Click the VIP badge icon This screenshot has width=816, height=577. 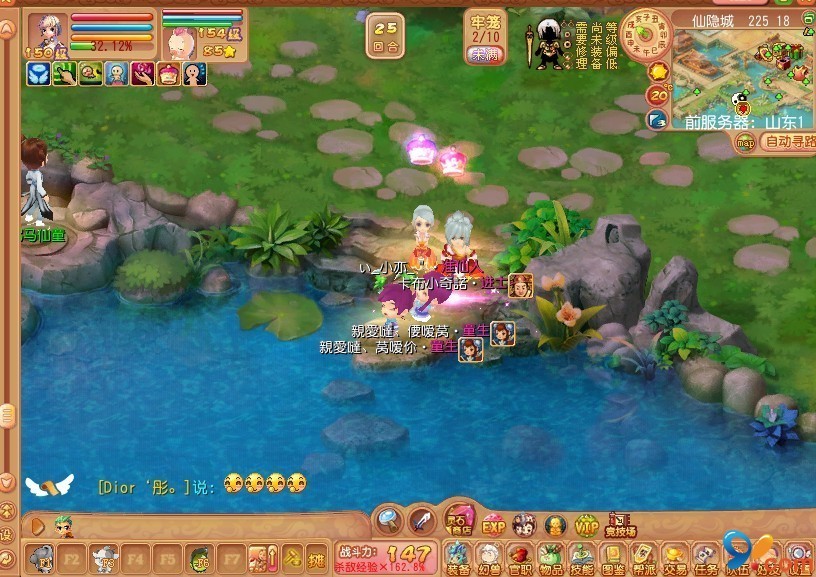(x=586, y=525)
